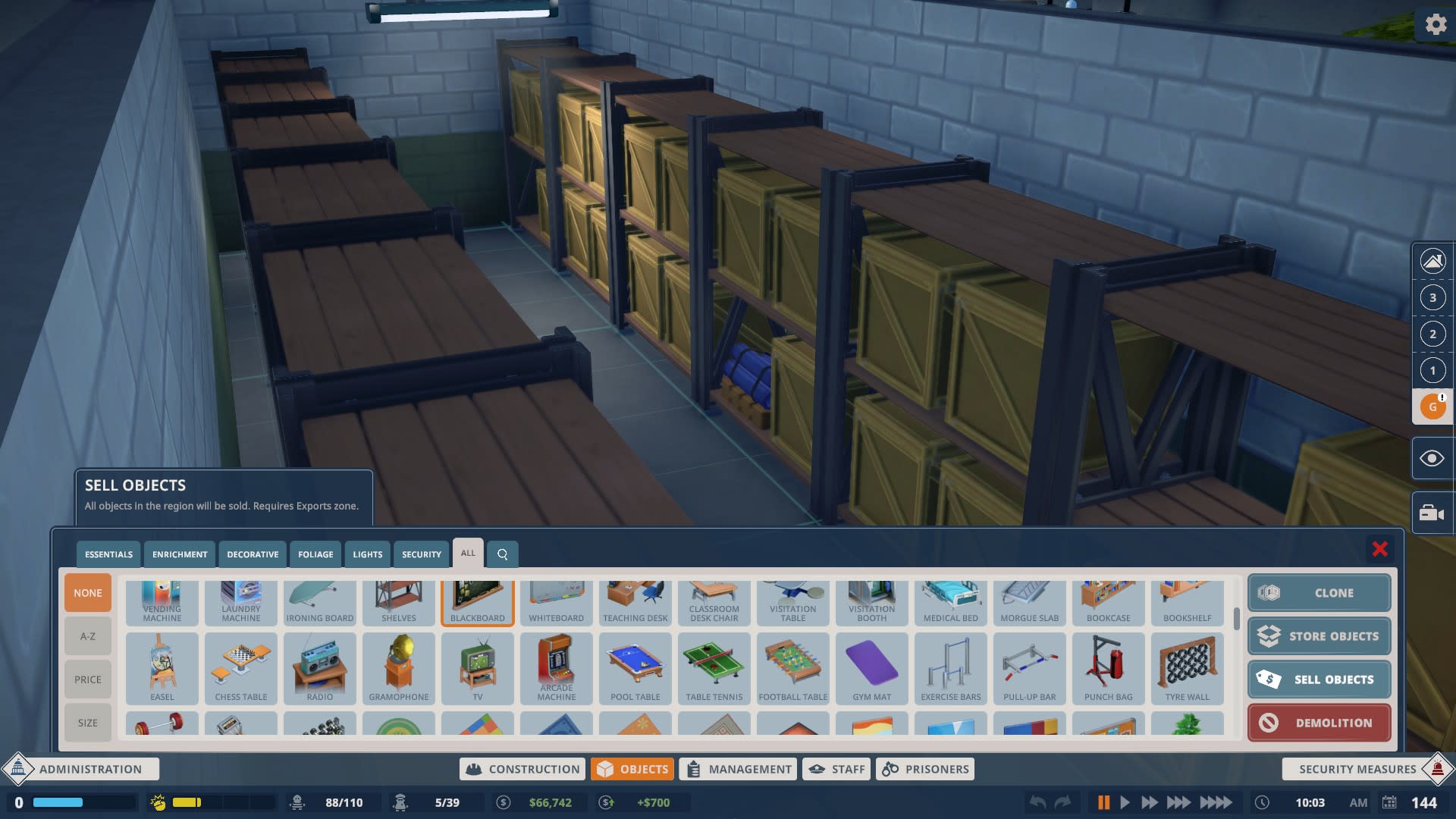Open the object search magnifier

[x=502, y=554]
